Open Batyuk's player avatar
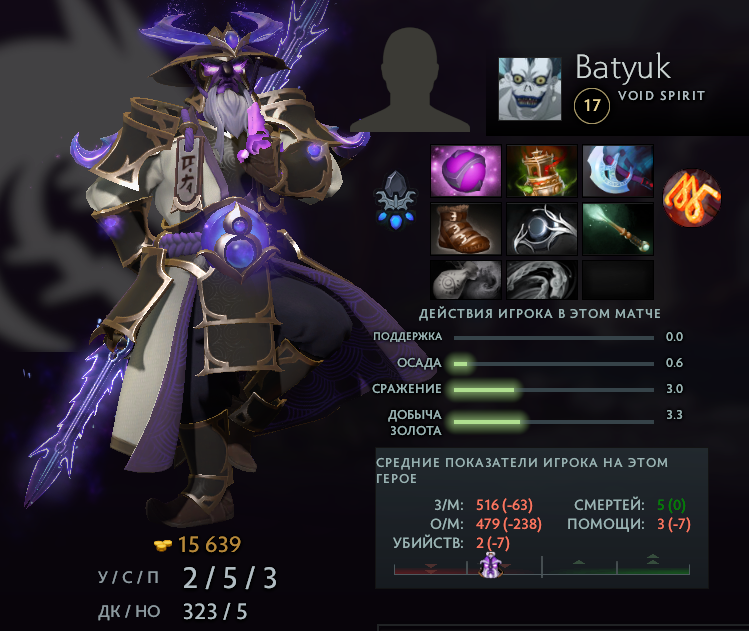This screenshot has height=631, width=749. tap(532, 89)
